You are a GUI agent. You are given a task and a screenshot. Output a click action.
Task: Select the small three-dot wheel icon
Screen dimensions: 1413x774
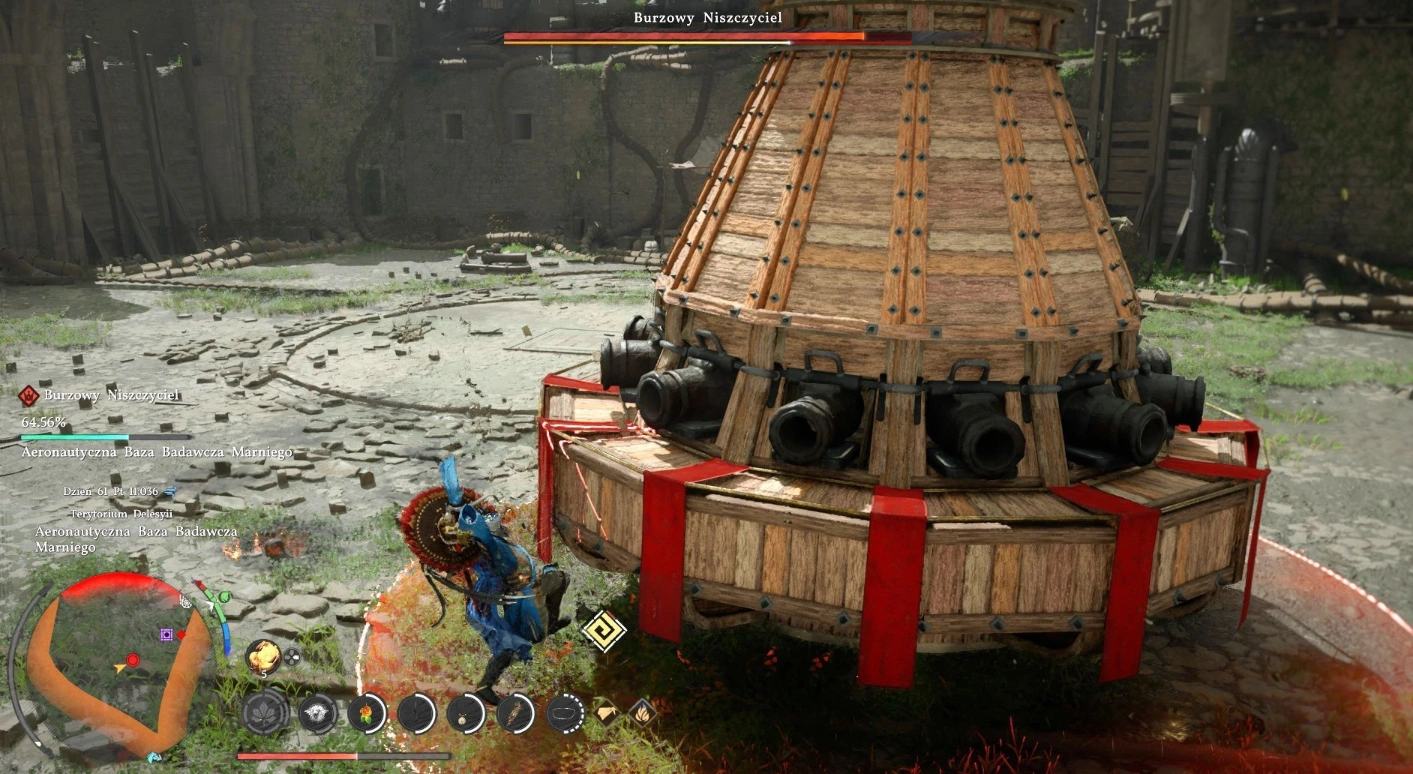point(292,657)
